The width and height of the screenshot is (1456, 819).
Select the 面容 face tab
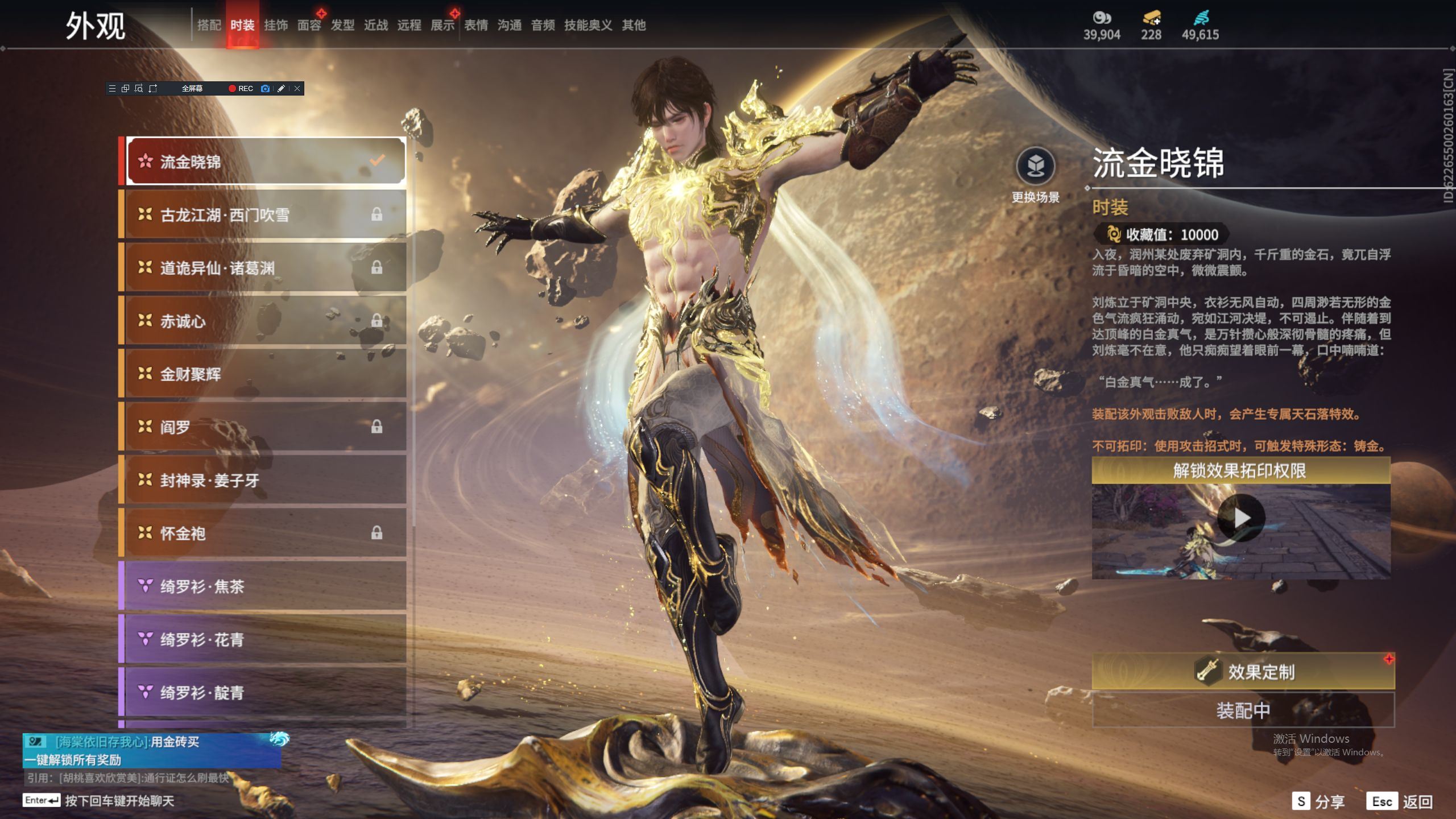point(309,25)
